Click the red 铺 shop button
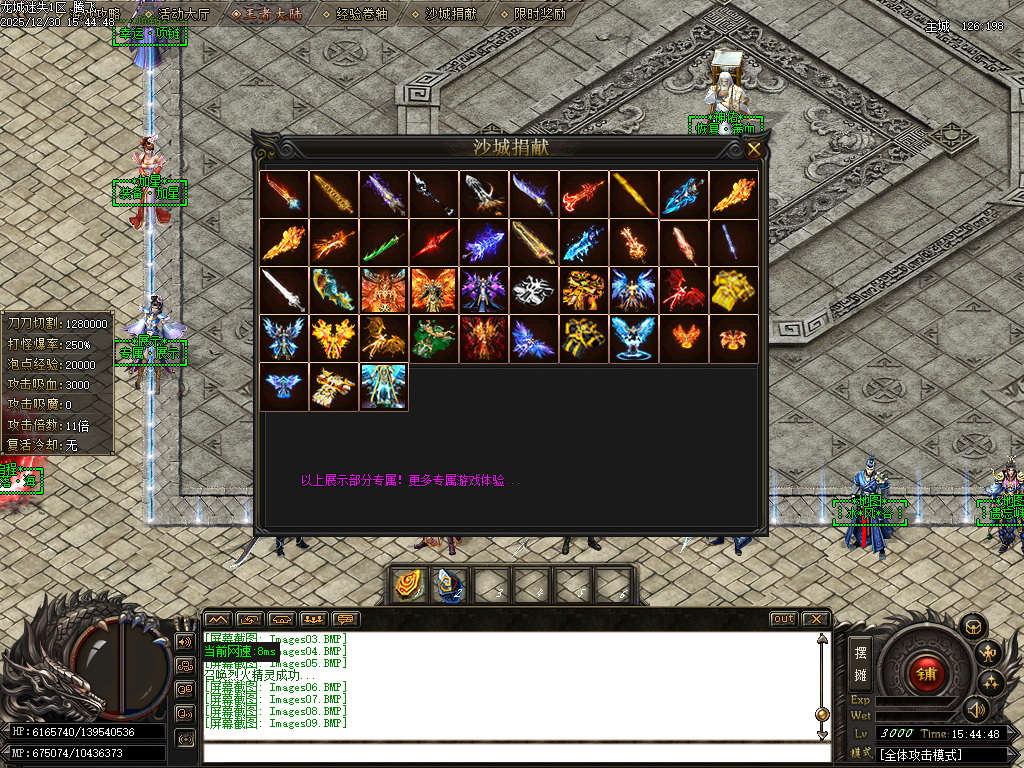1024x768 pixels. [x=927, y=671]
